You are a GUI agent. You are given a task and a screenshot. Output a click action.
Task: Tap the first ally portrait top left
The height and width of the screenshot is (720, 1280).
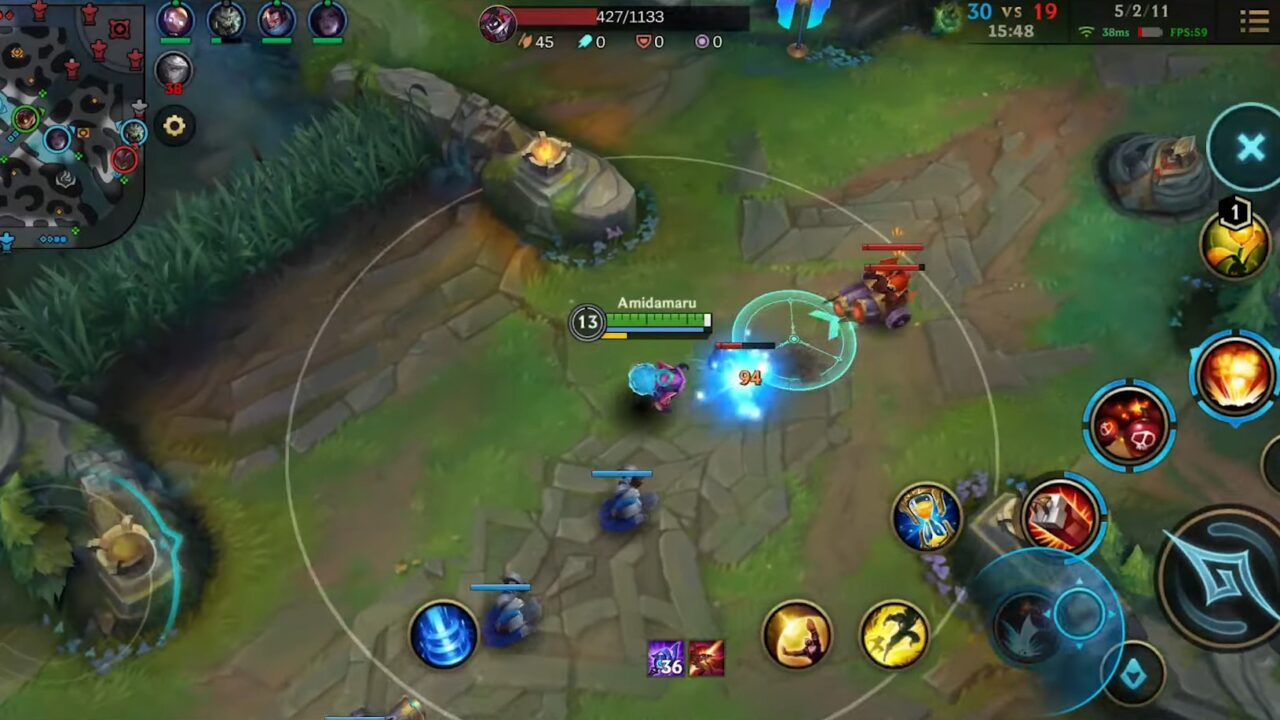(x=178, y=18)
